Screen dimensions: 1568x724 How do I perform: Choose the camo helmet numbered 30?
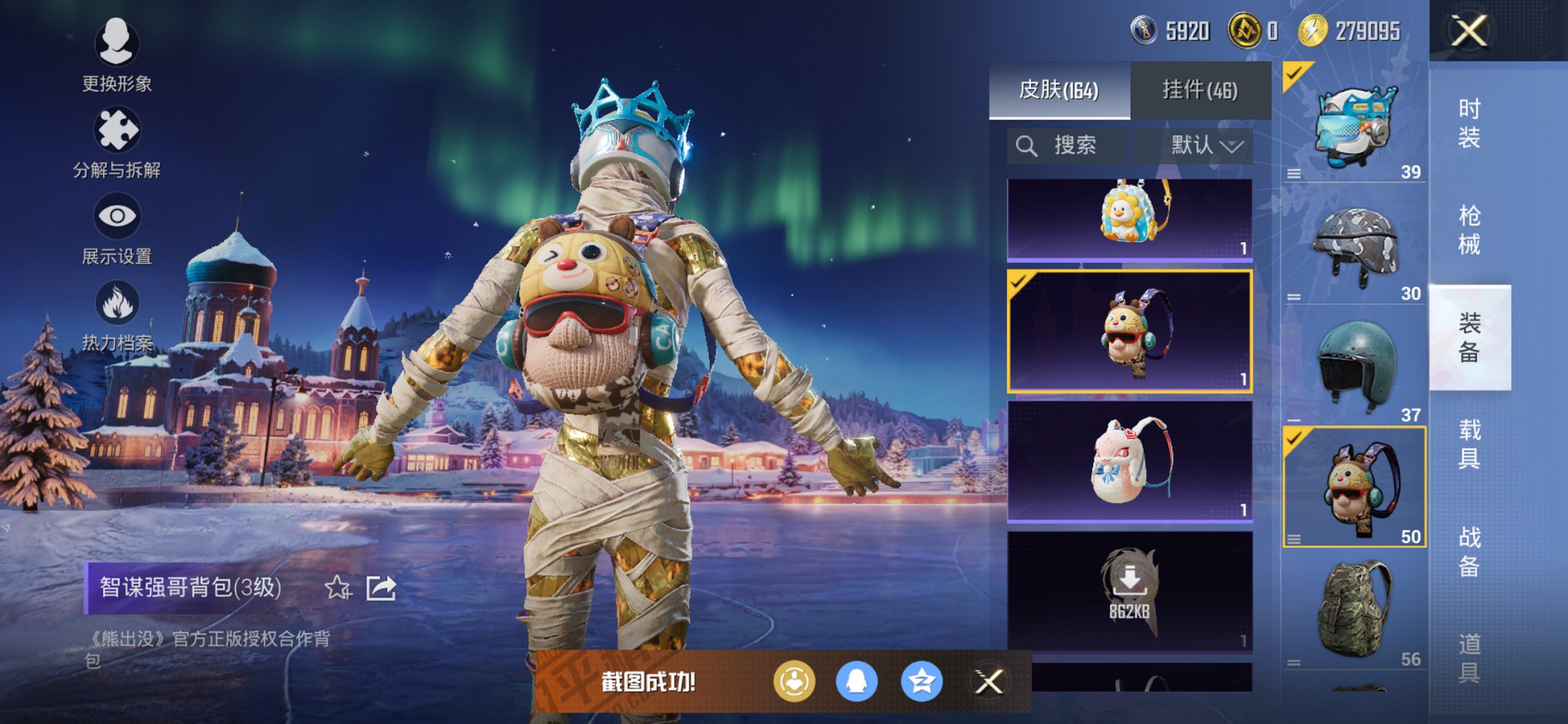coord(1355,246)
